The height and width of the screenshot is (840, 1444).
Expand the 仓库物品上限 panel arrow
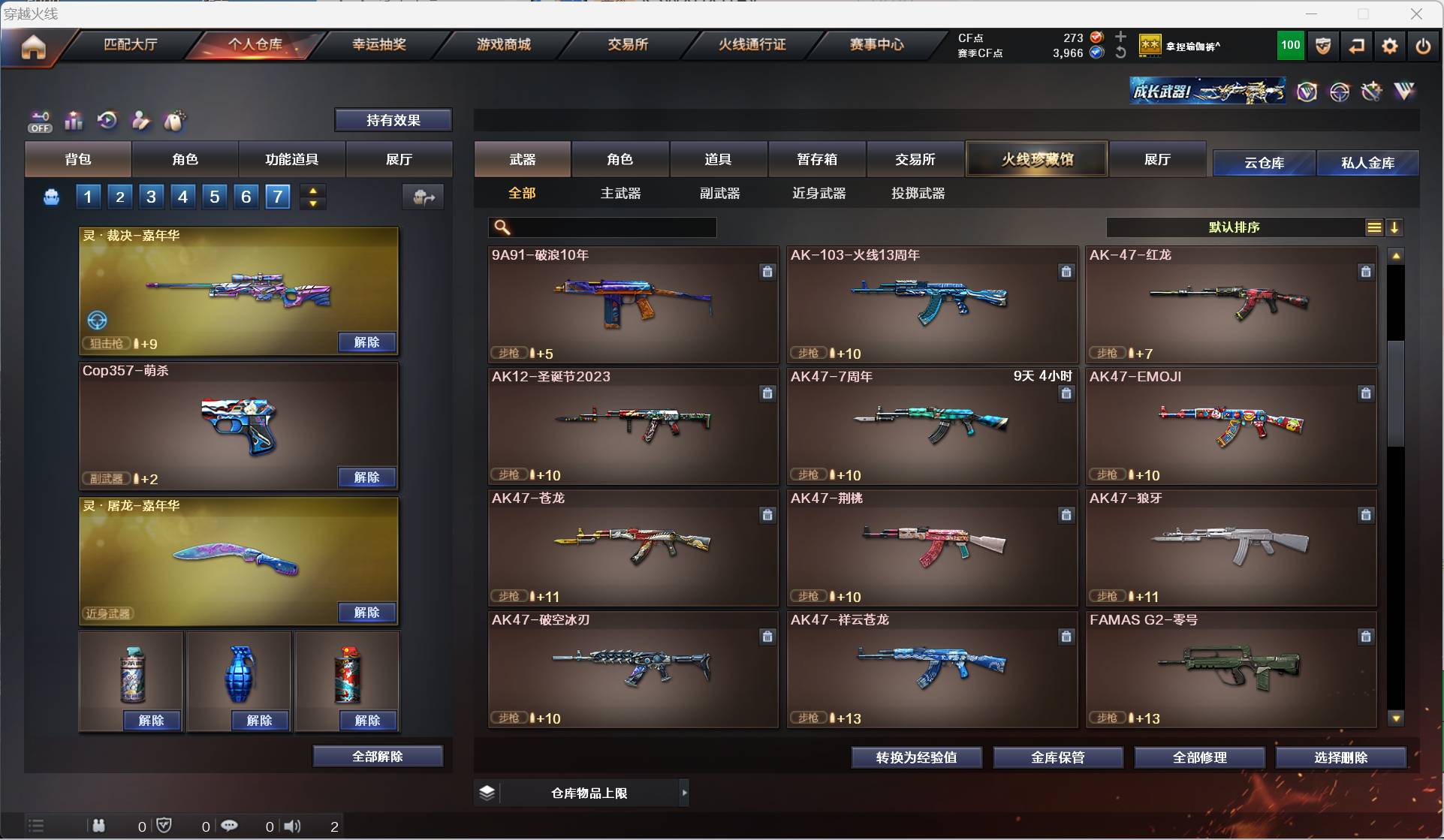683,792
